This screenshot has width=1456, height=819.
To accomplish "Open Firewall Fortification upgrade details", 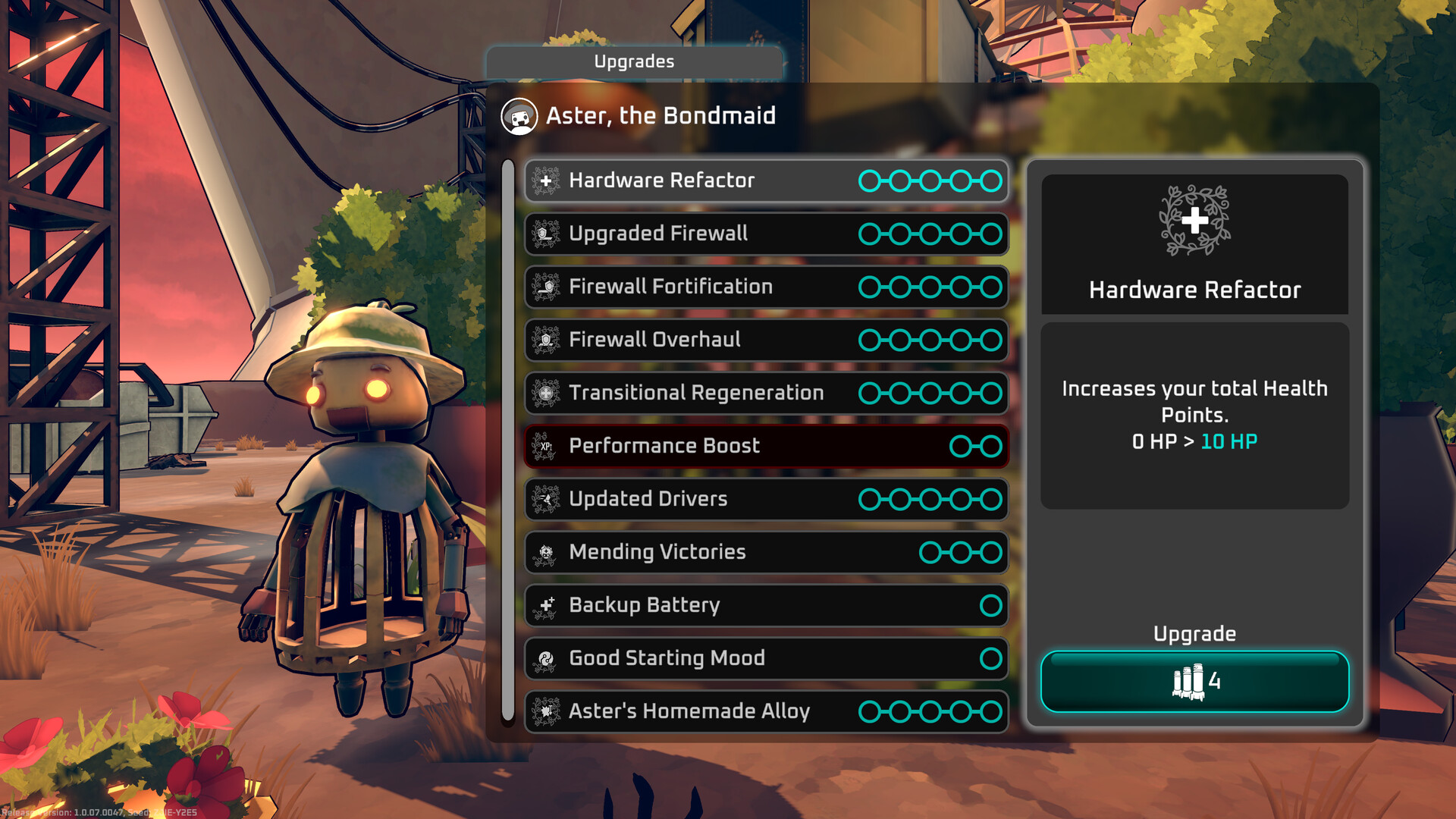I will click(766, 287).
